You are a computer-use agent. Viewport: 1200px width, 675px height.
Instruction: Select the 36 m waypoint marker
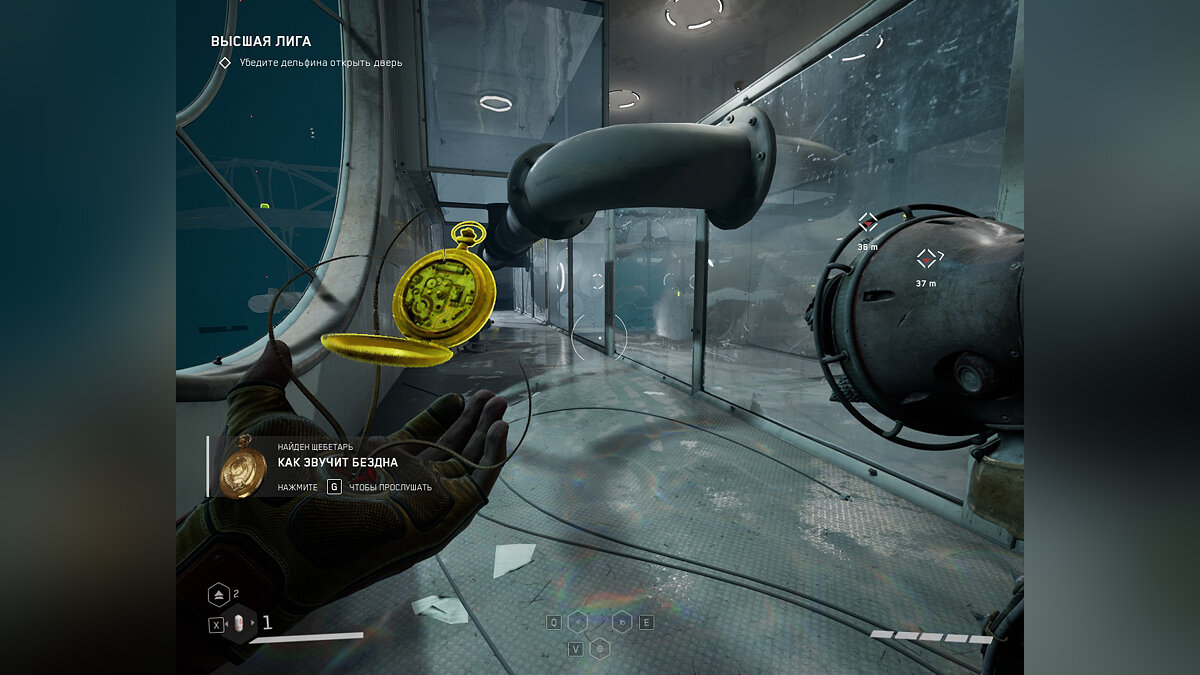click(868, 222)
